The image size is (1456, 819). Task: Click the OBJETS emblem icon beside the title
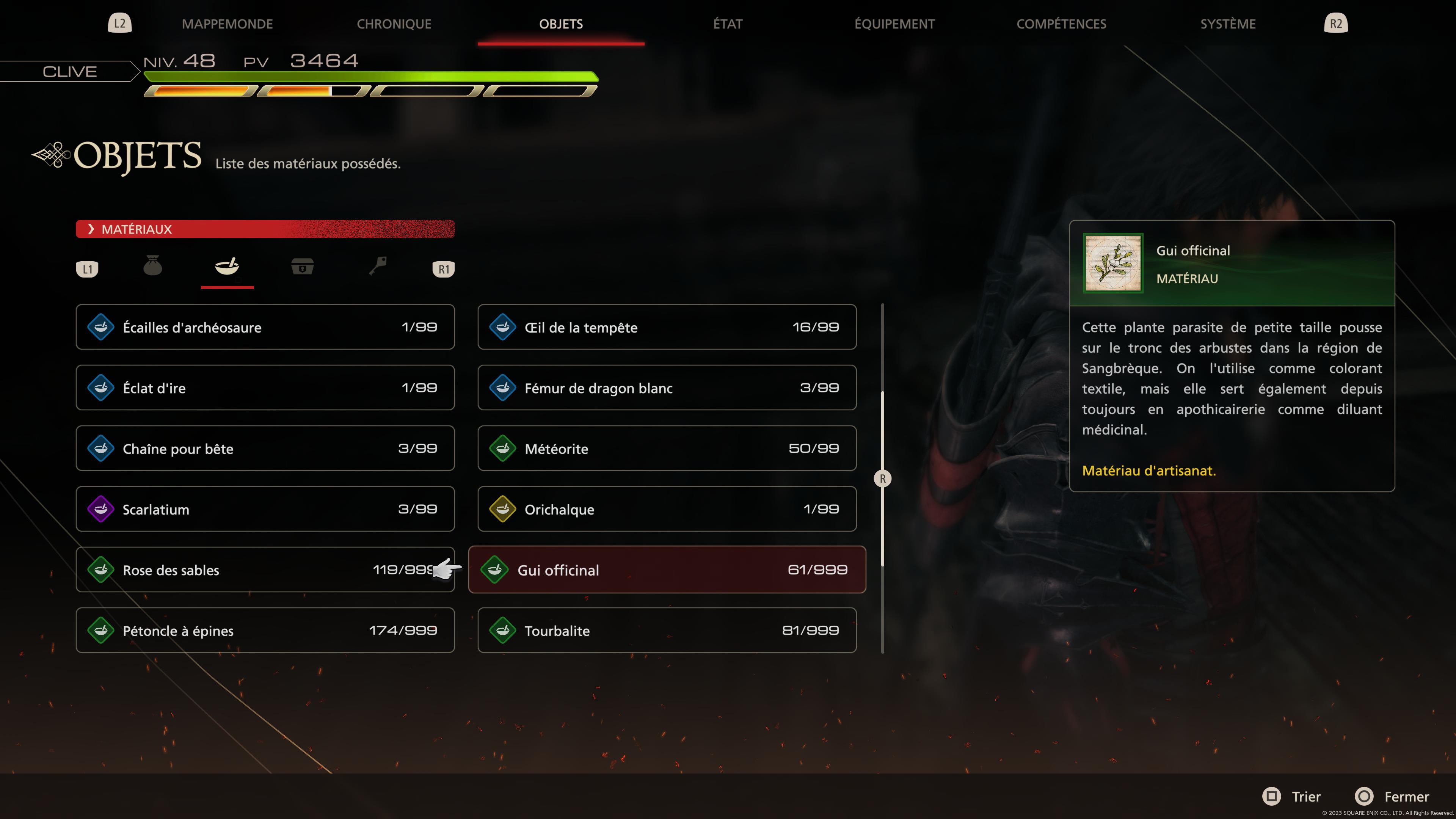(52, 155)
